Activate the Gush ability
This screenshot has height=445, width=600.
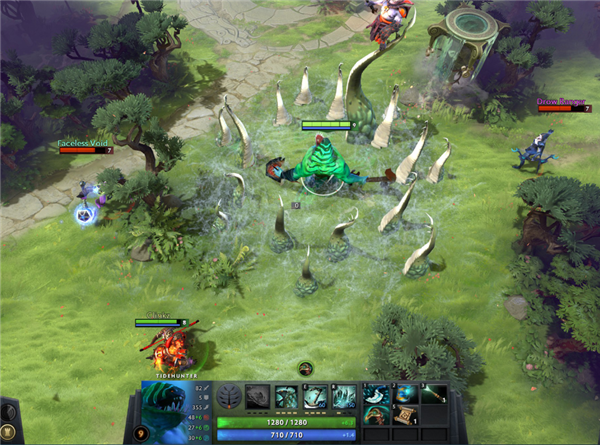point(257,397)
